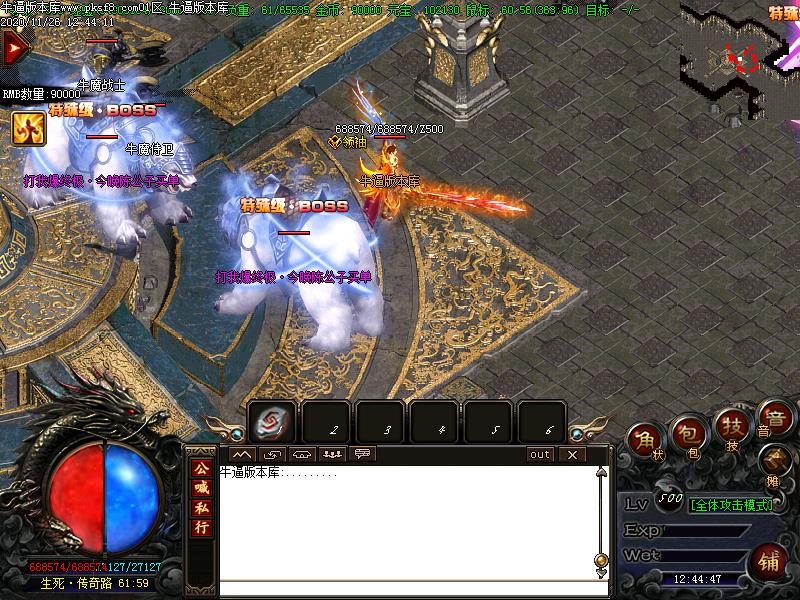This screenshot has height=600, width=800.
Task: Click the chat box 'out' button
Action: 540,454
